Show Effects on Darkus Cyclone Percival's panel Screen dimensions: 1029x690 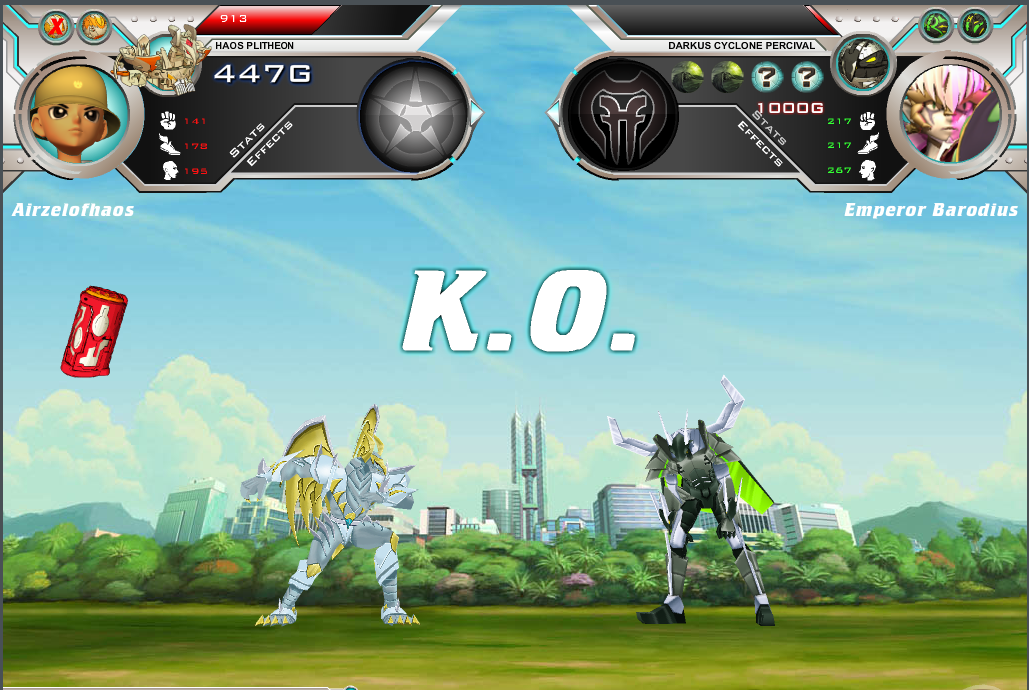[761, 143]
